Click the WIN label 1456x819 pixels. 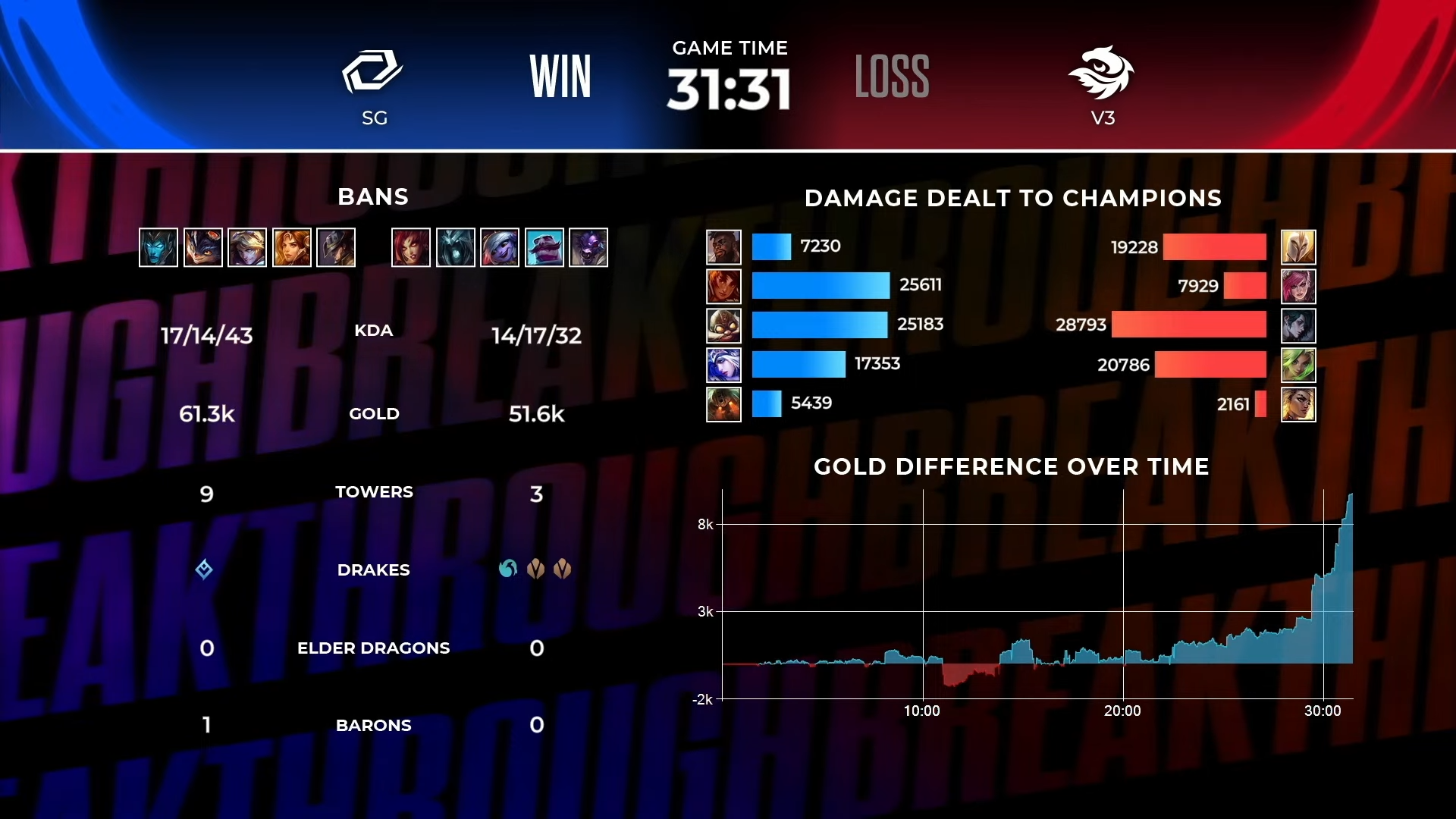[561, 76]
